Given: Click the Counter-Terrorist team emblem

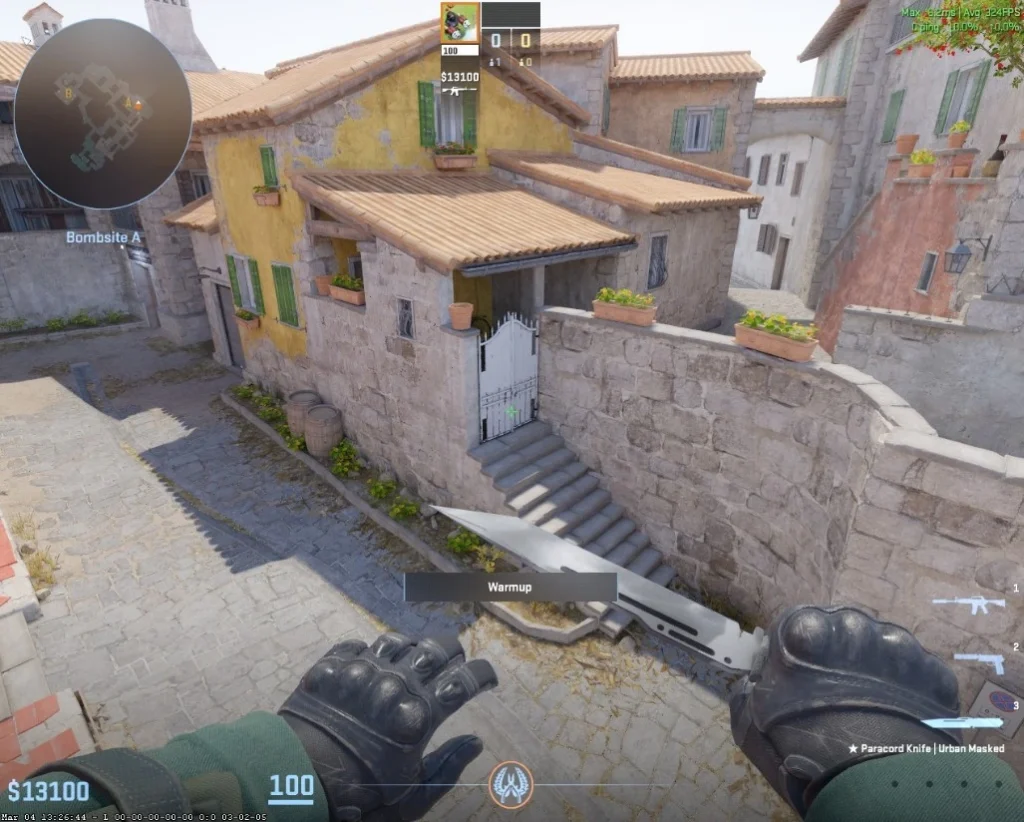Looking at the screenshot, I should coord(511,784).
